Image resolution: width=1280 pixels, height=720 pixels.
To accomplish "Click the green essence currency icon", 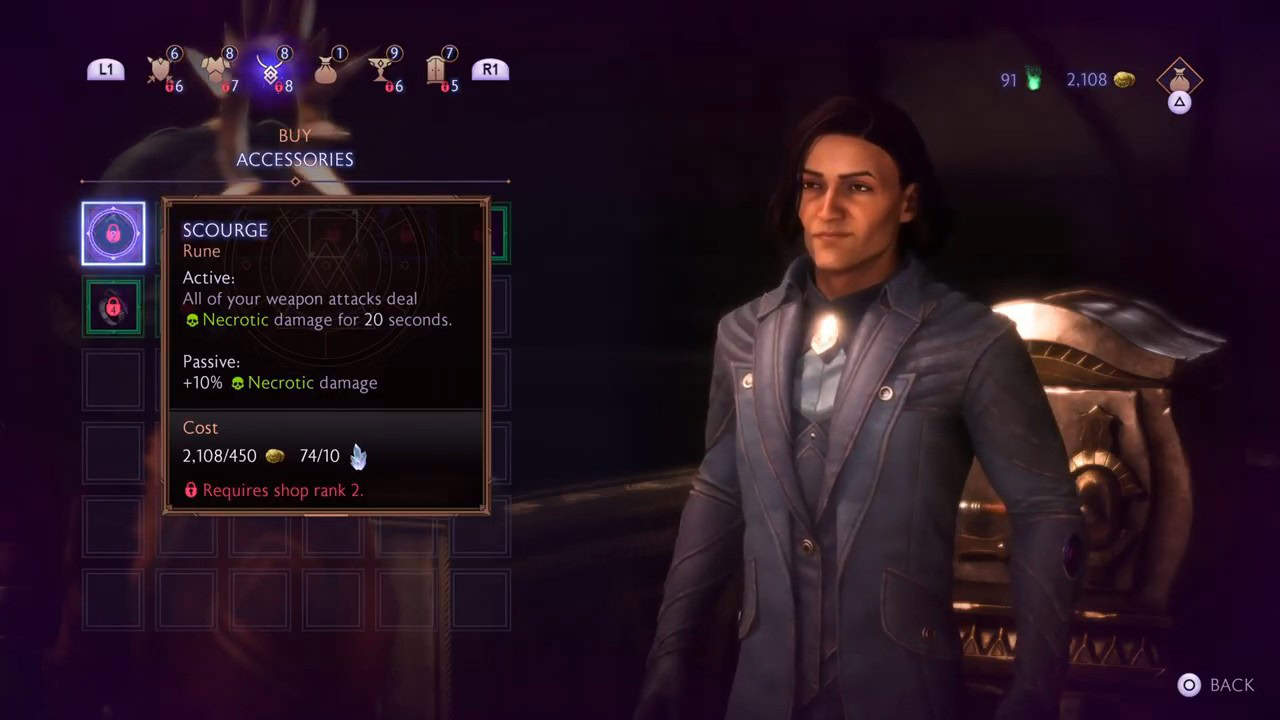I will 1035,80.
